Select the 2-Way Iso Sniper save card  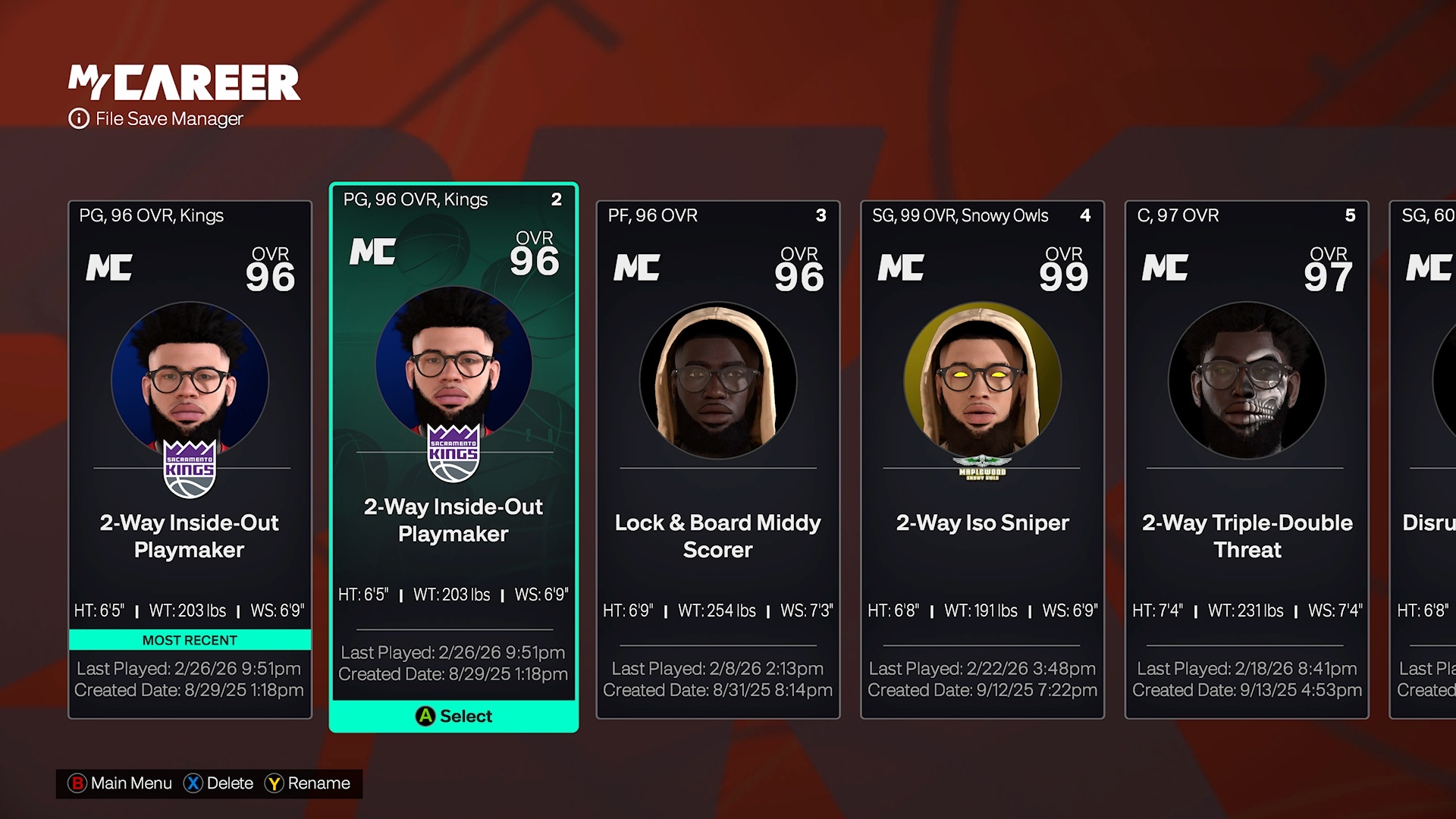[x=981, y=455]
